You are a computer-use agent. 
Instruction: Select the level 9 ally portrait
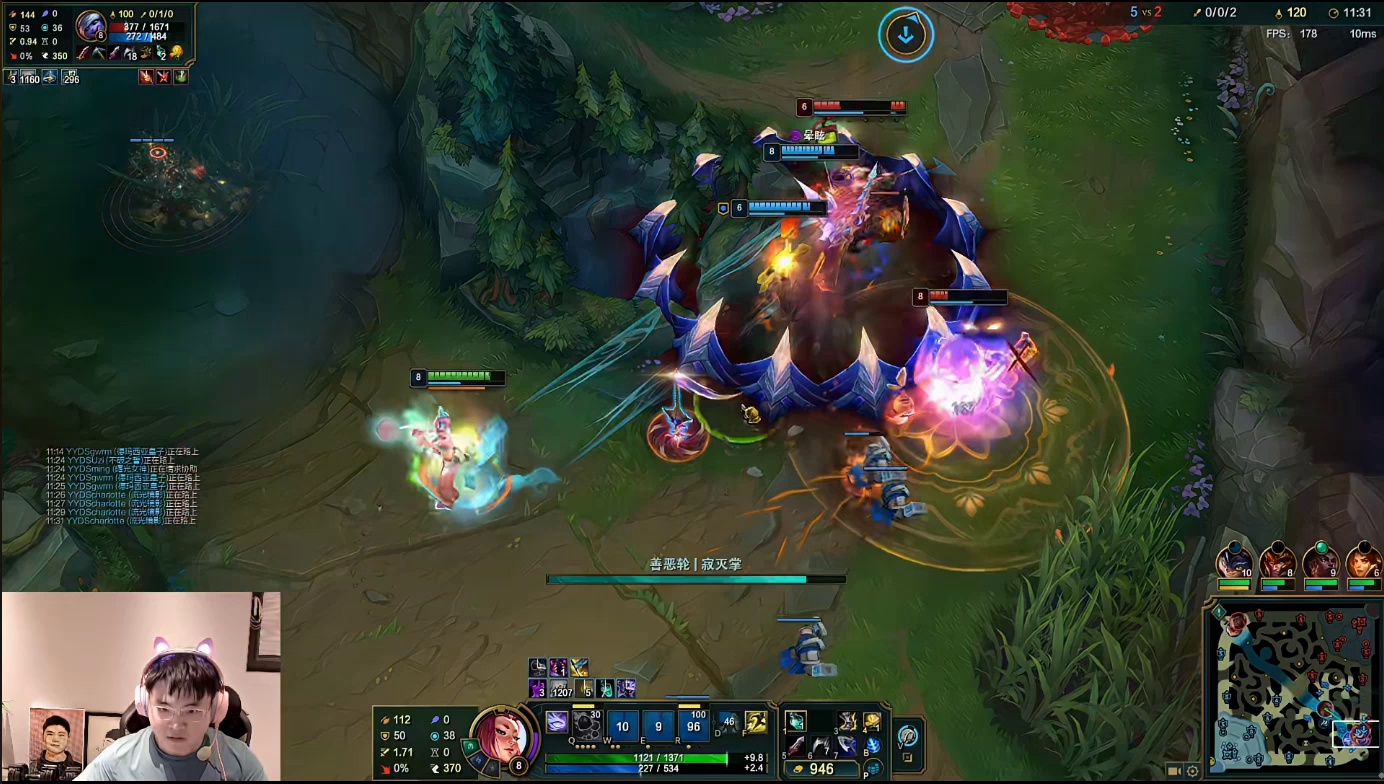[1320, 561]
